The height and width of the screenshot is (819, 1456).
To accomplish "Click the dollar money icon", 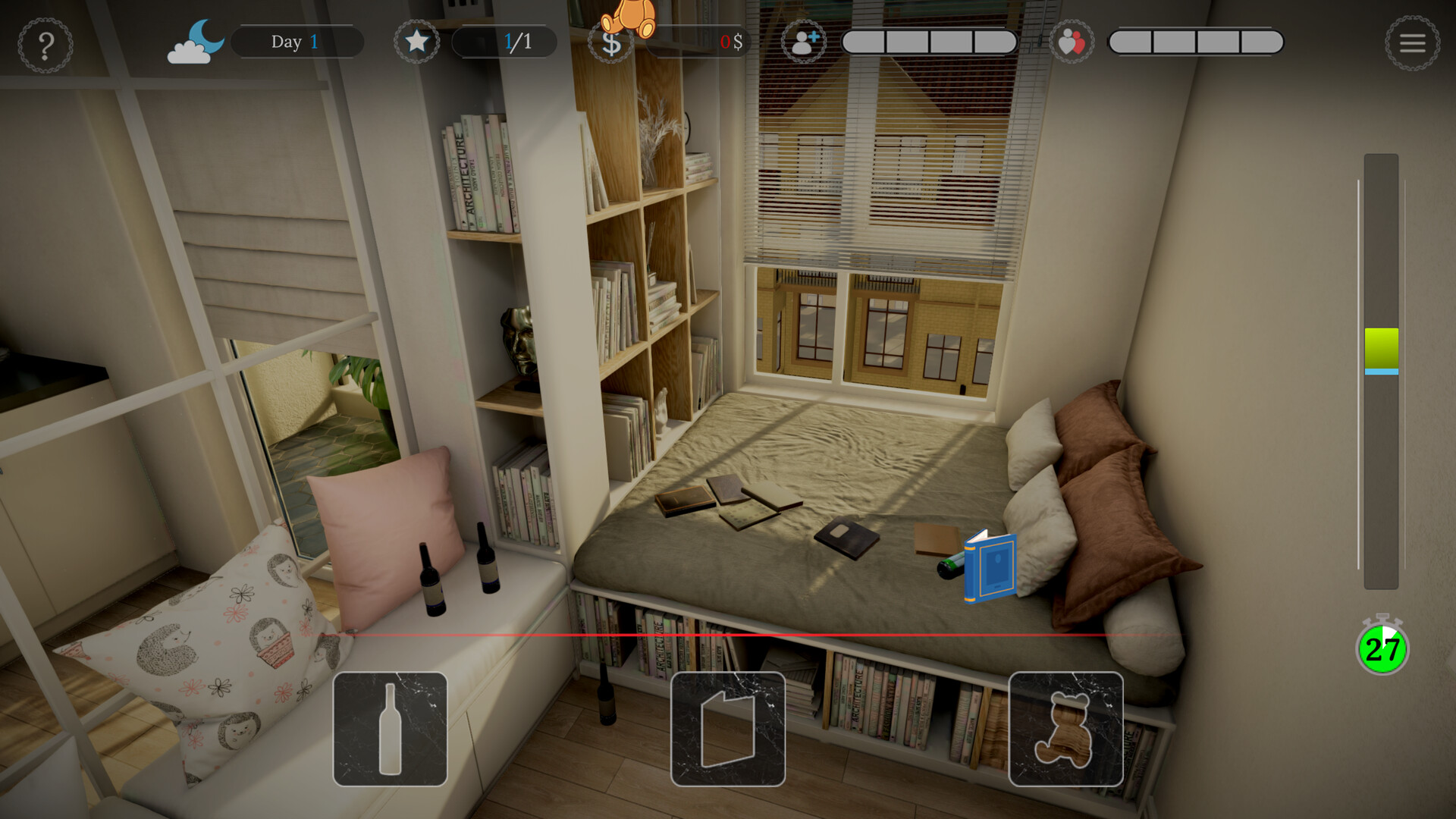I will [x=610, y=43].
